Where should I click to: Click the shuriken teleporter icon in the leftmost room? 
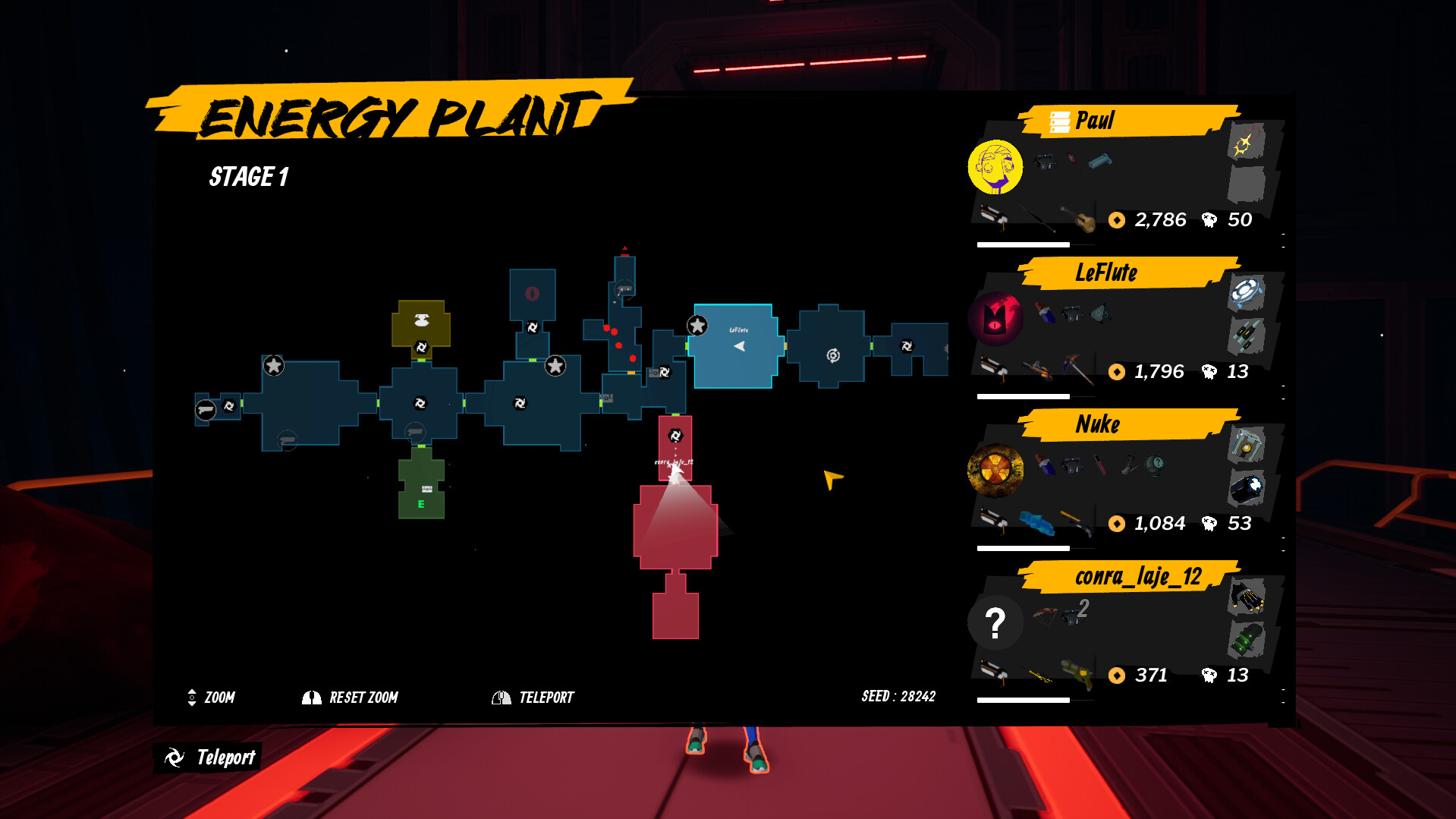coord(228,408)
